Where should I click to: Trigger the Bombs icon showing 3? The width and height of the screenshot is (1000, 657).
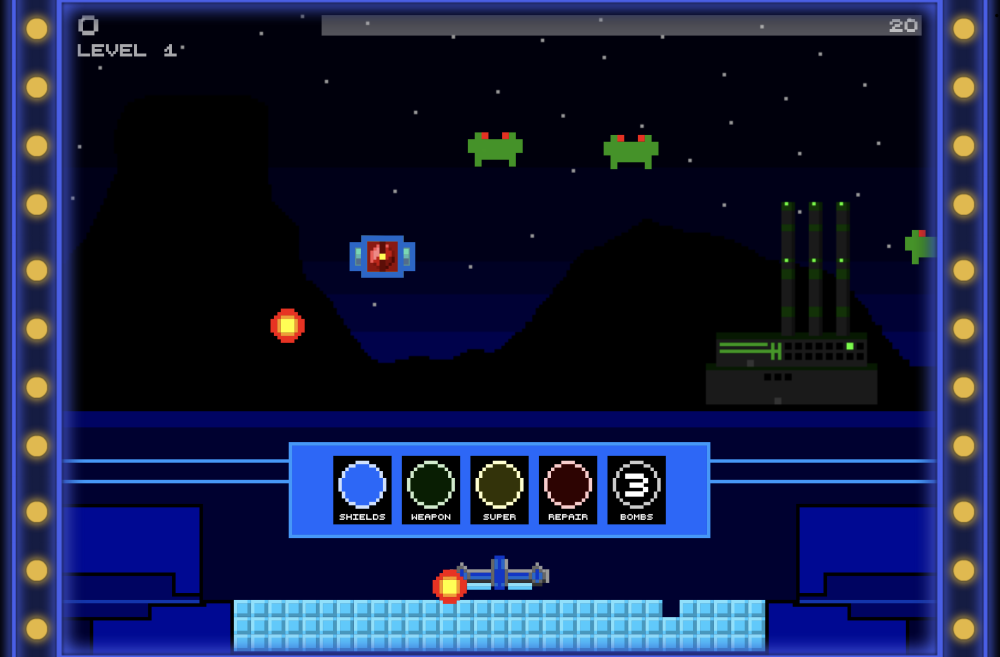click(x=636, y=488)
